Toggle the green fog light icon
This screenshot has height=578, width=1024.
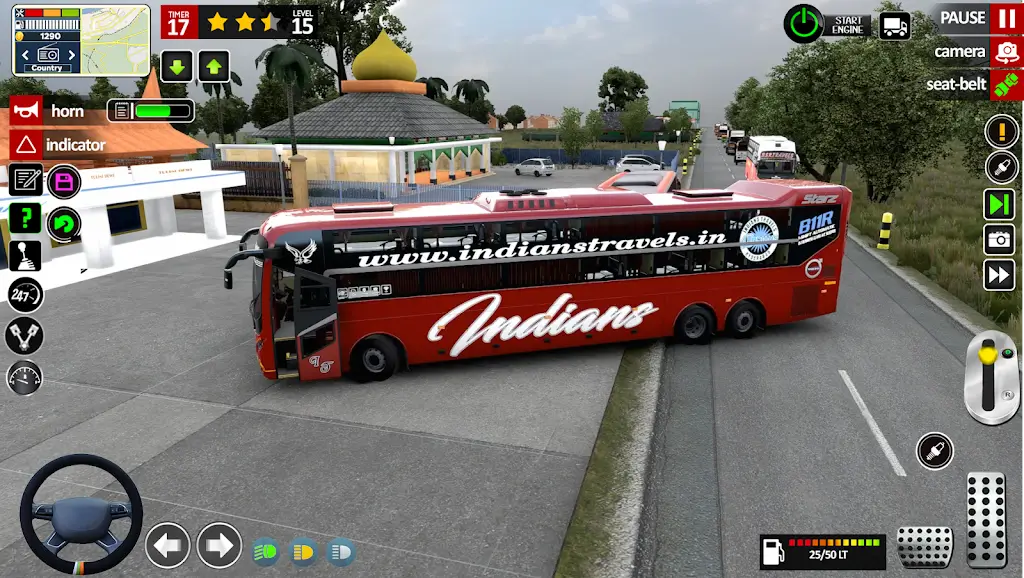pos(265,551)
